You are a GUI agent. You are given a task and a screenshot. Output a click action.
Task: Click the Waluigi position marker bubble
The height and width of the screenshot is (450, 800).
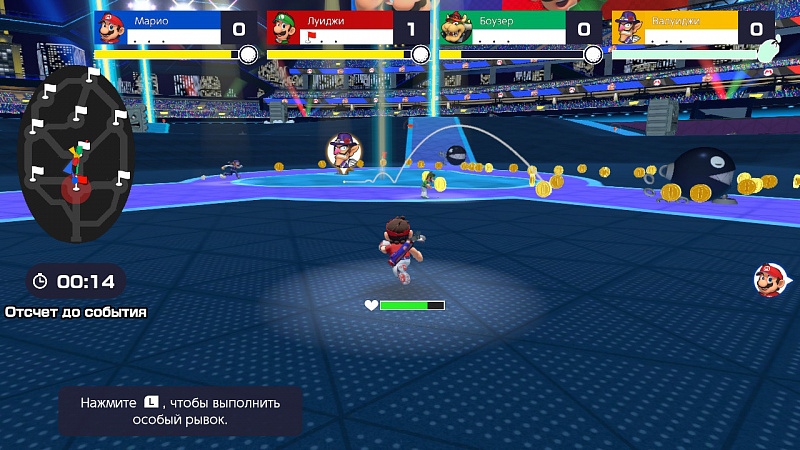[x=343, y=151]
